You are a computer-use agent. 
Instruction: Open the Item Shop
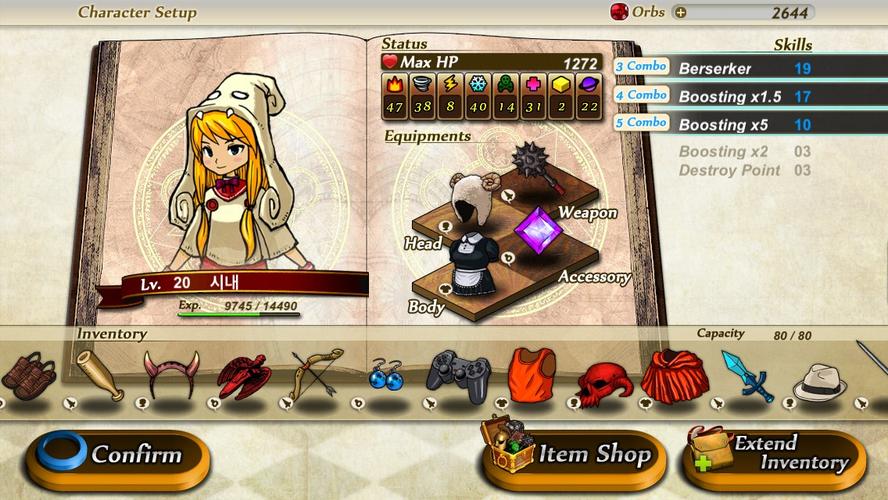point(568,456)
